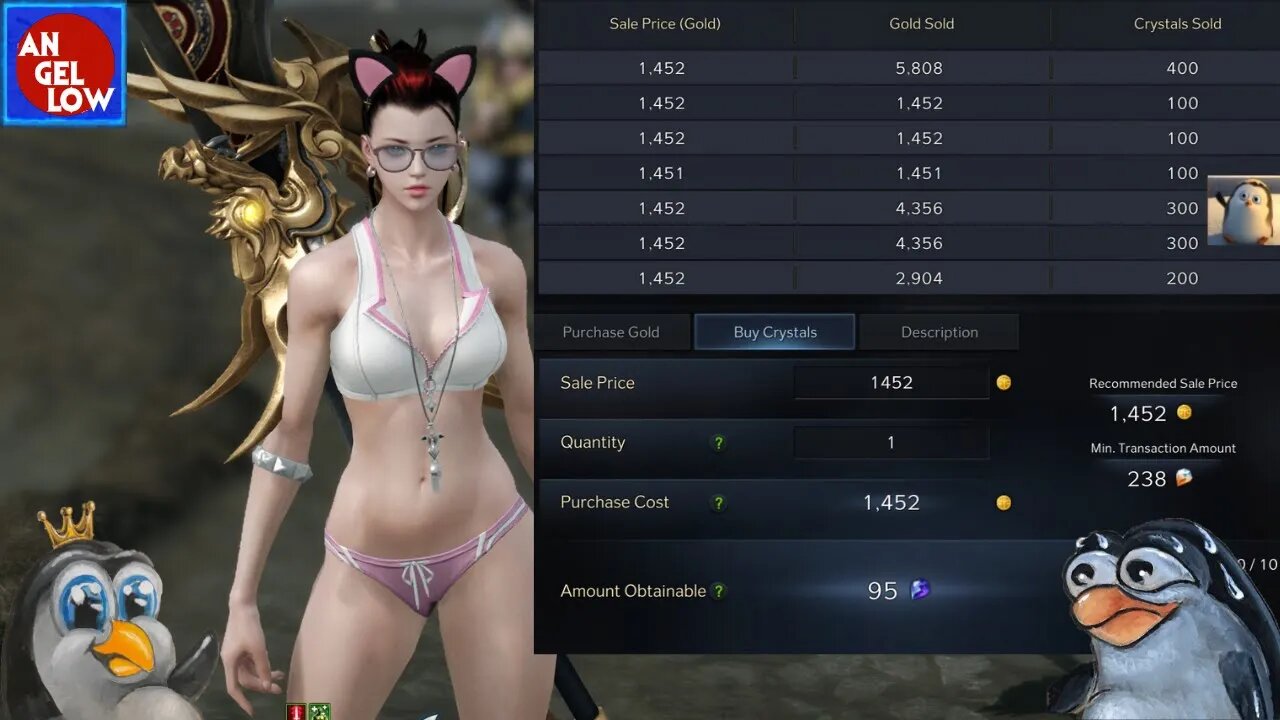Click the Quantity input field
The height and width of the screenshot is (720, 1280).
tap(891, 442)
